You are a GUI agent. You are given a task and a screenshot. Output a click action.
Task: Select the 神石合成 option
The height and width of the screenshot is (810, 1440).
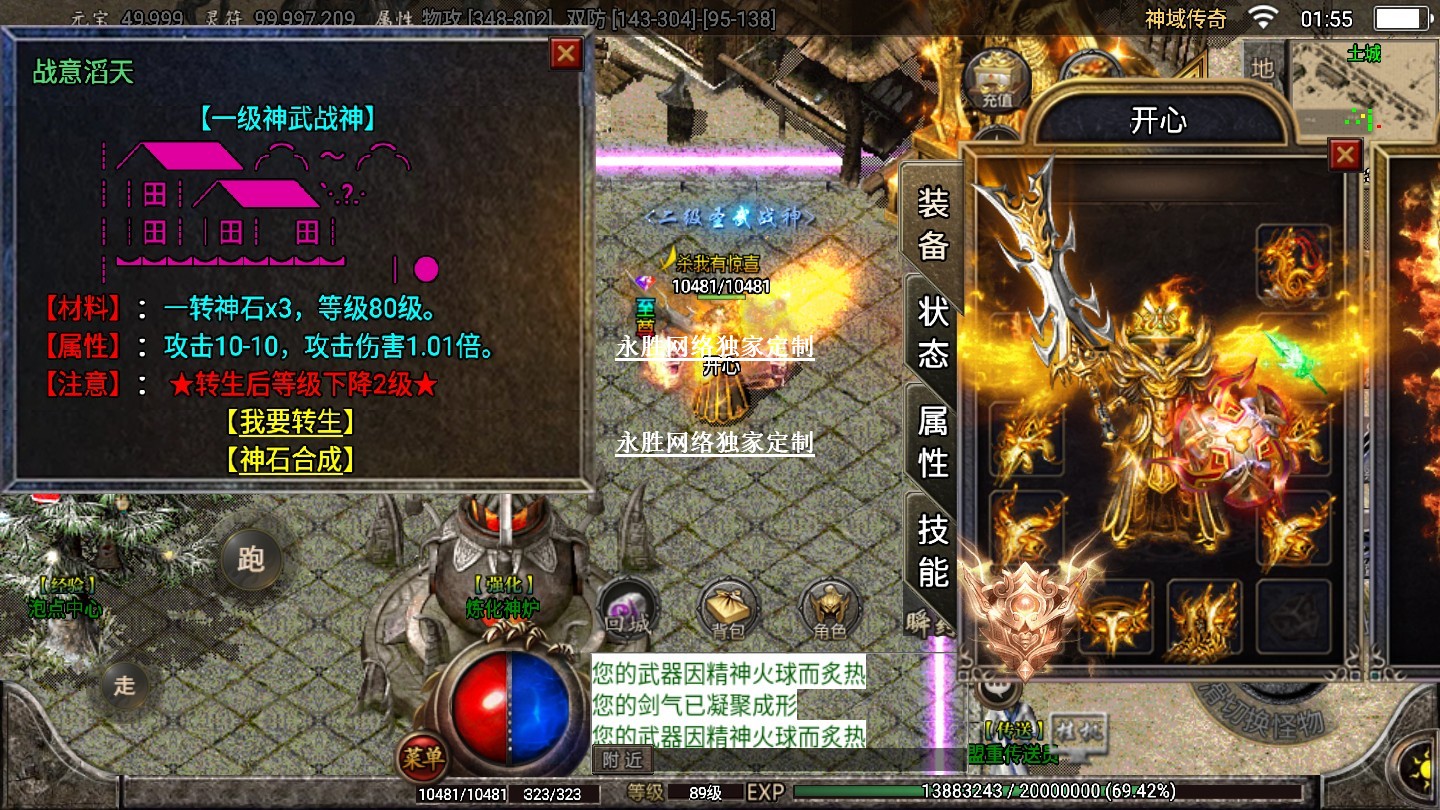pyautogui.click(x=290, y=460)
